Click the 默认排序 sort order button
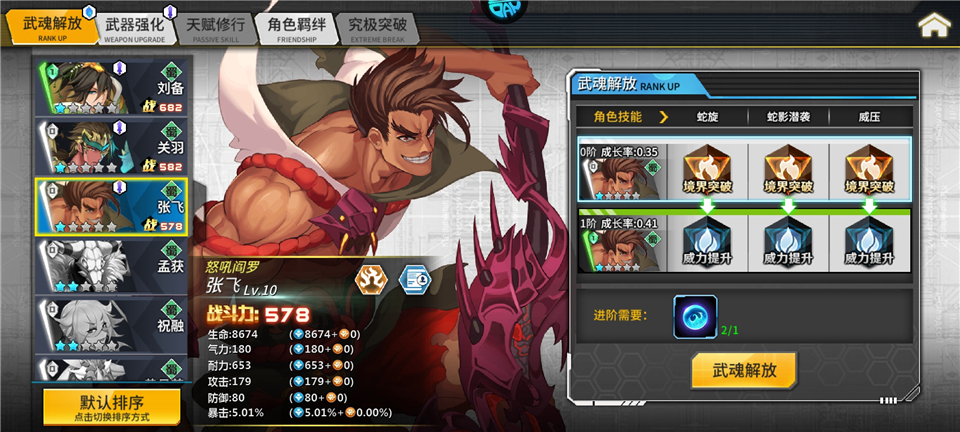 click(112, 406)
